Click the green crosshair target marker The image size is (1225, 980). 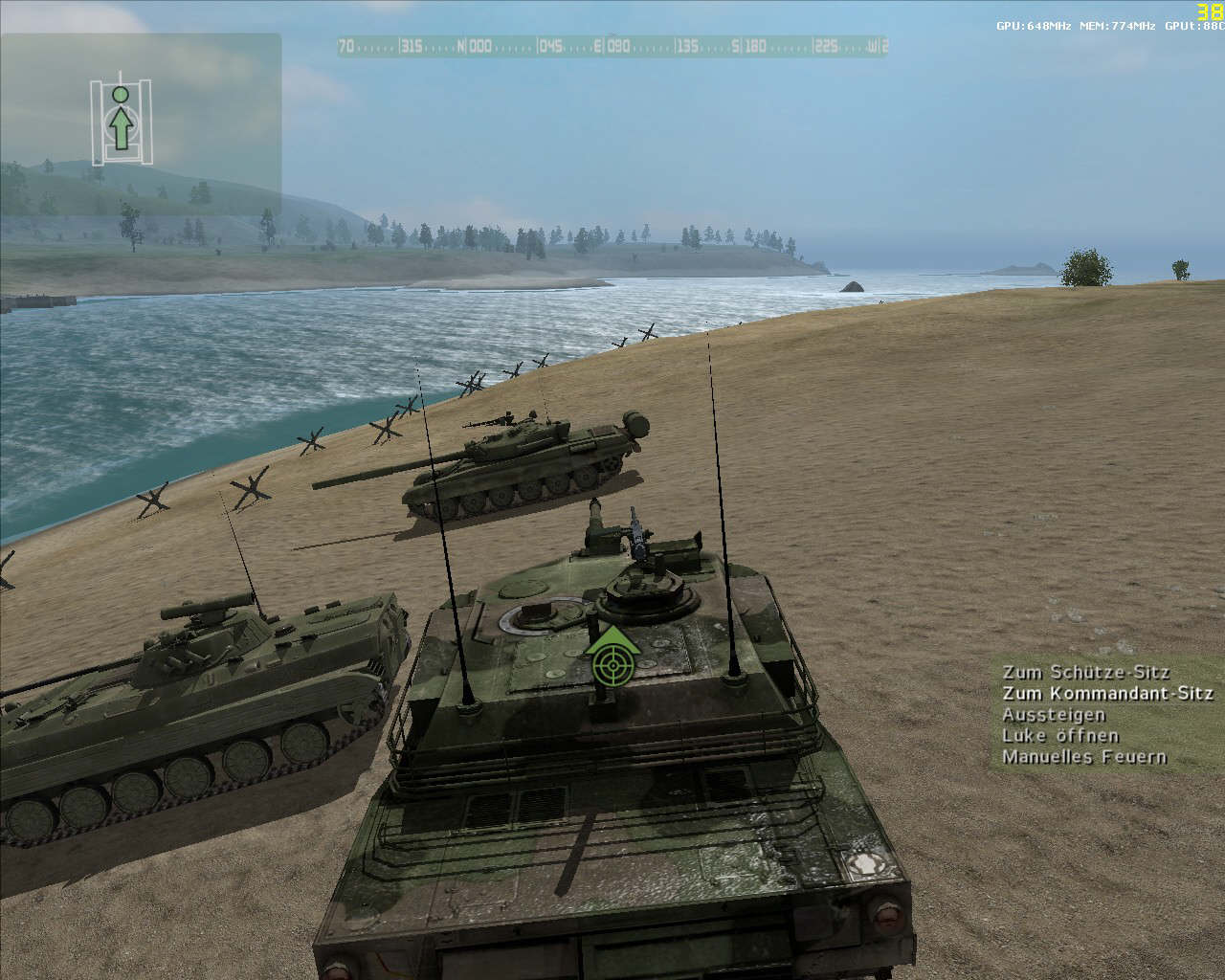[x=613, y=661]
